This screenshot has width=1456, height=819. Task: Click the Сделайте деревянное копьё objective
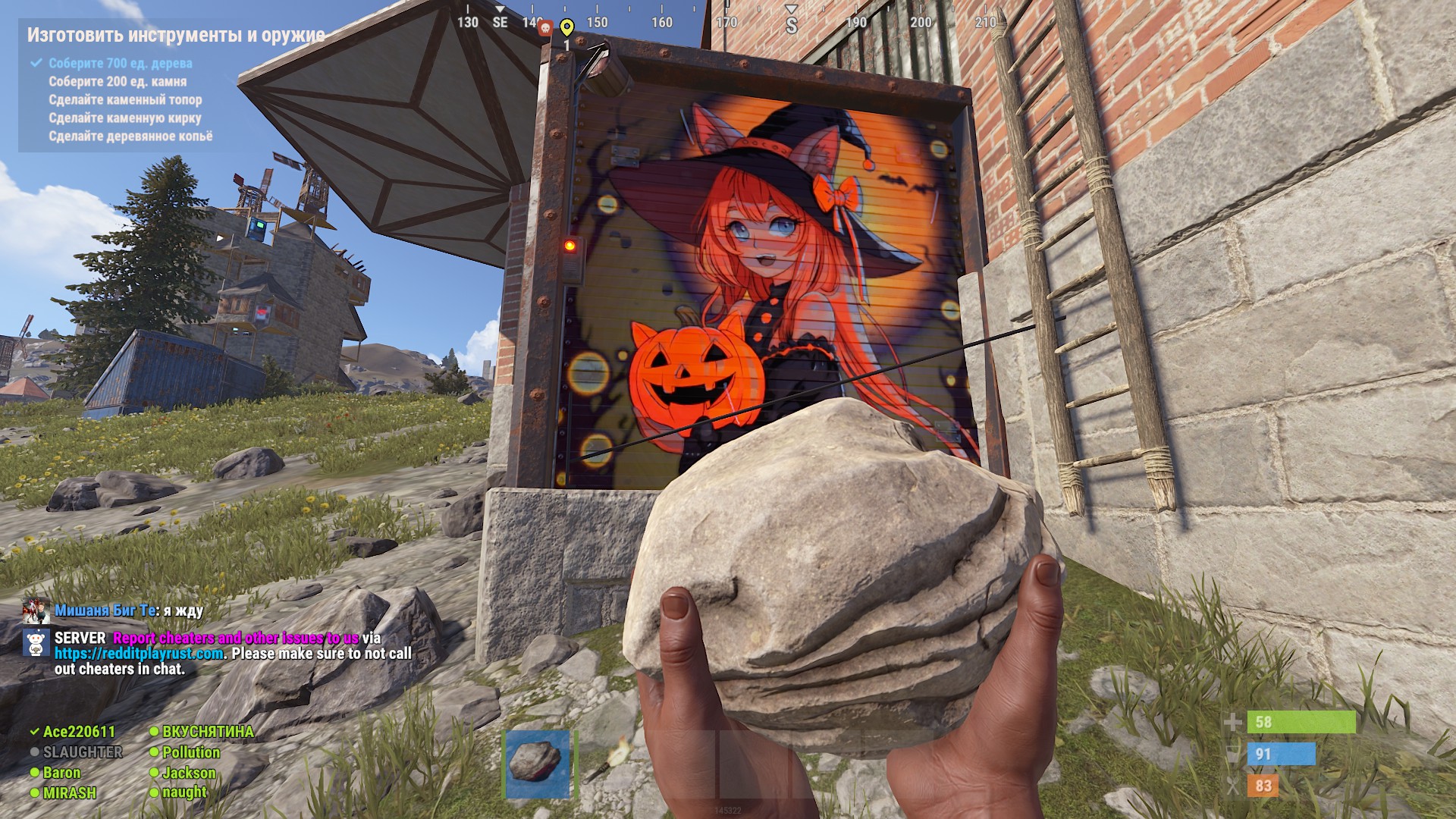(x=130, y=136)
